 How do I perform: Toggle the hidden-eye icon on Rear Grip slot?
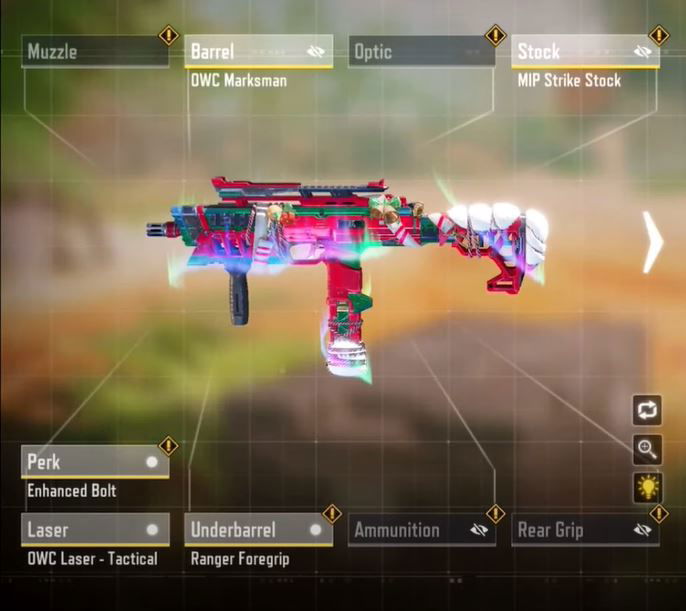point(643,530)
